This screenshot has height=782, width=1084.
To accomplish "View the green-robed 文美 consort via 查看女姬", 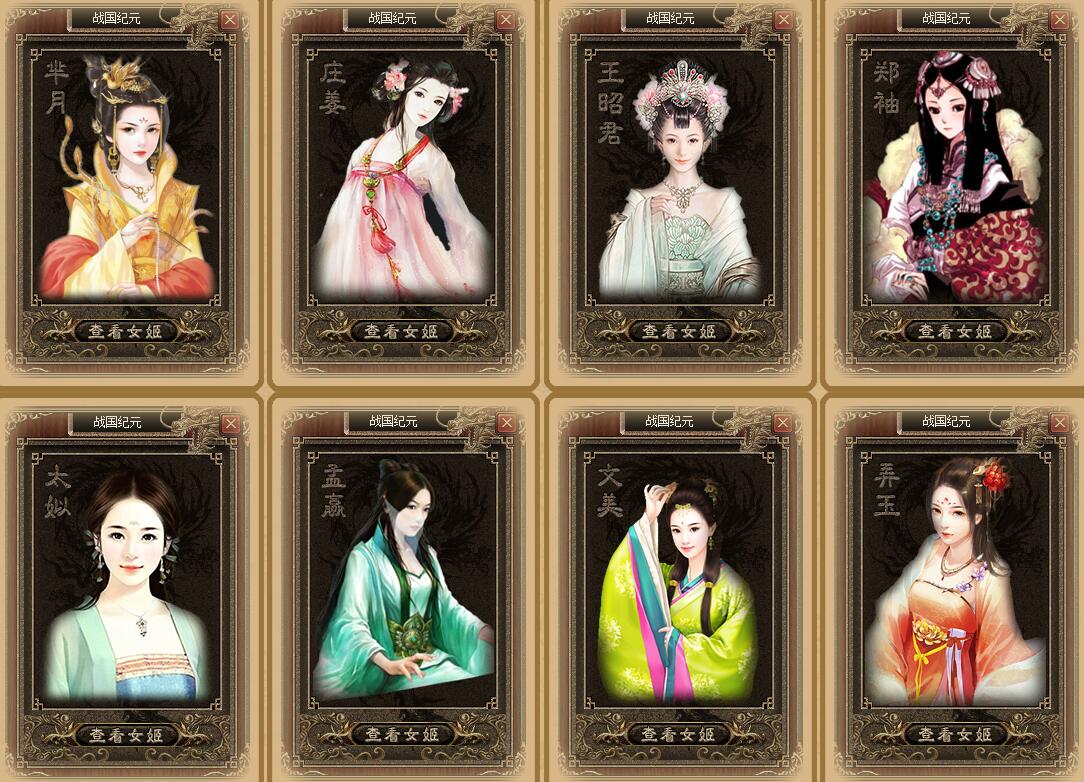I will pos(679,735).
